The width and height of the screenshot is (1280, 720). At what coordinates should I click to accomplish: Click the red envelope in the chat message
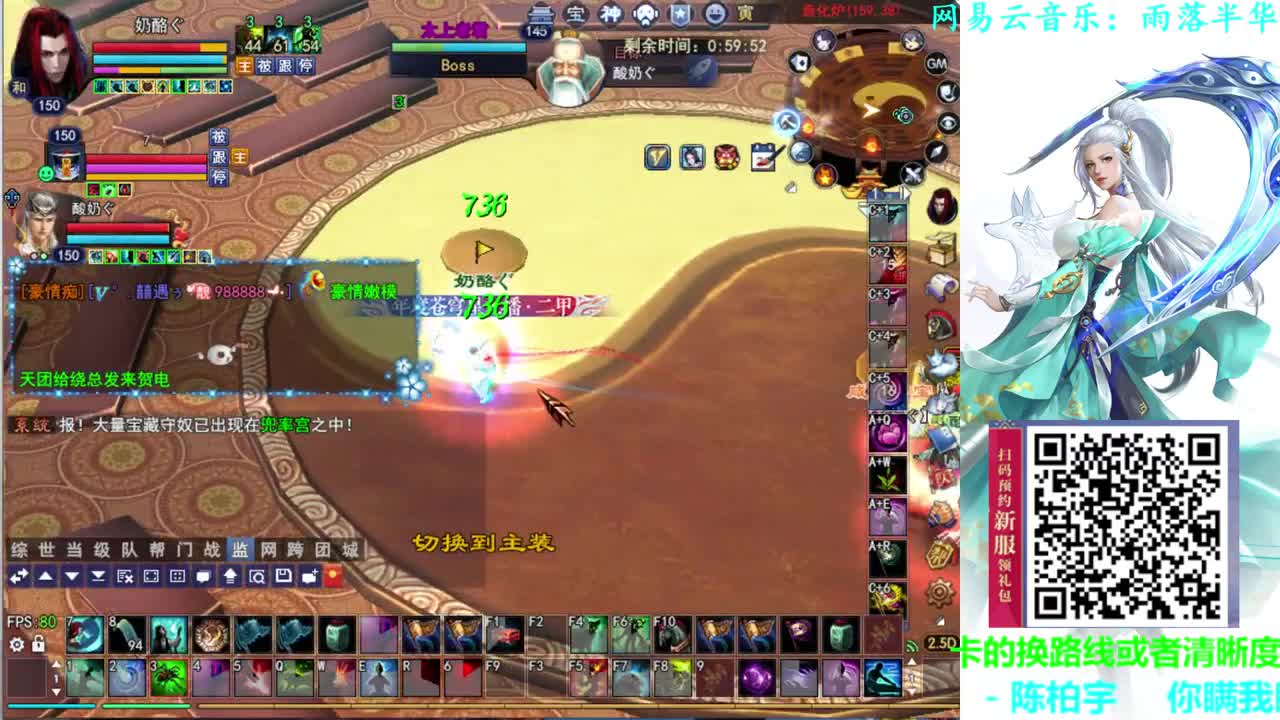(x=316, y=282)
